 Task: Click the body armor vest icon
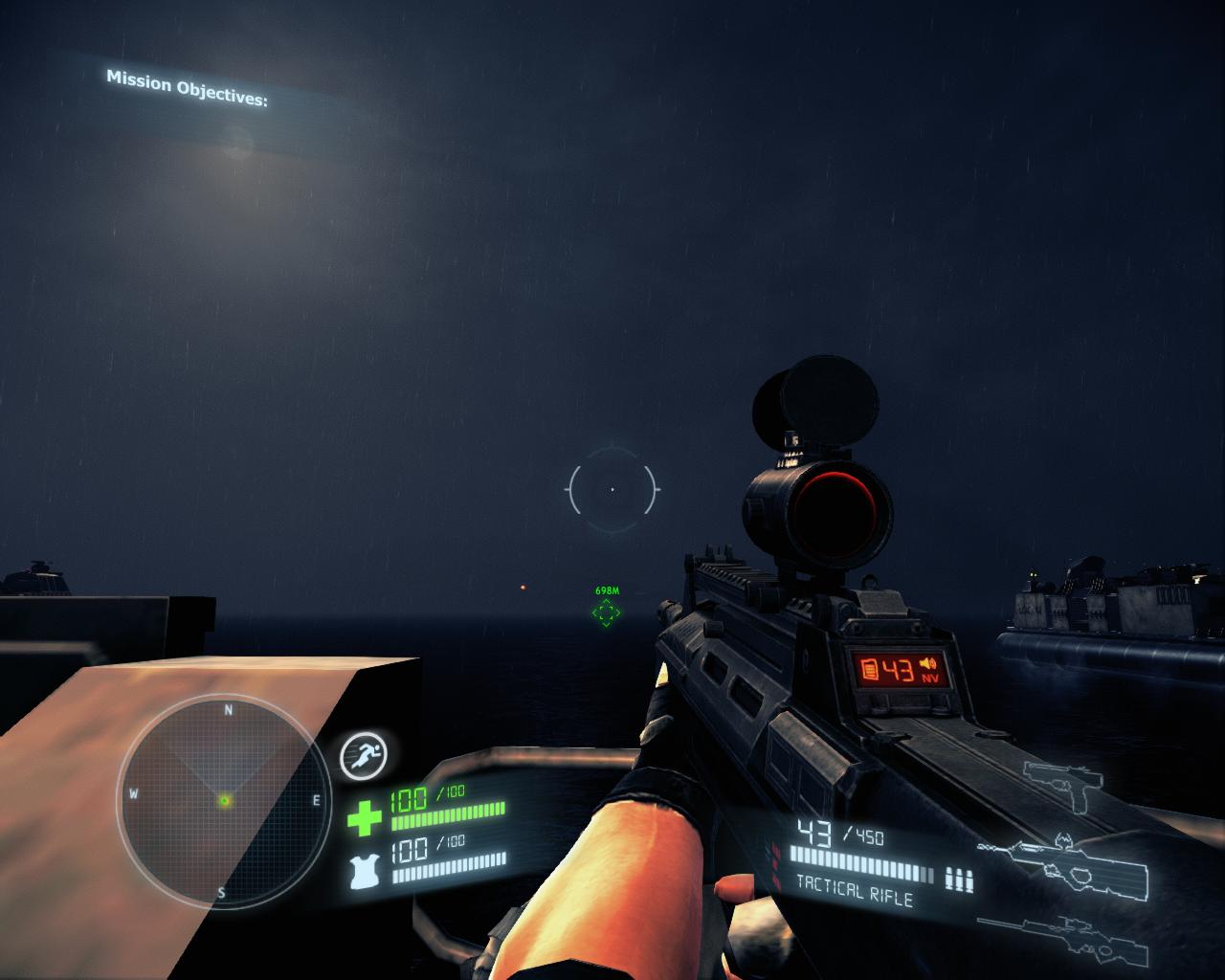pos(365,871)
